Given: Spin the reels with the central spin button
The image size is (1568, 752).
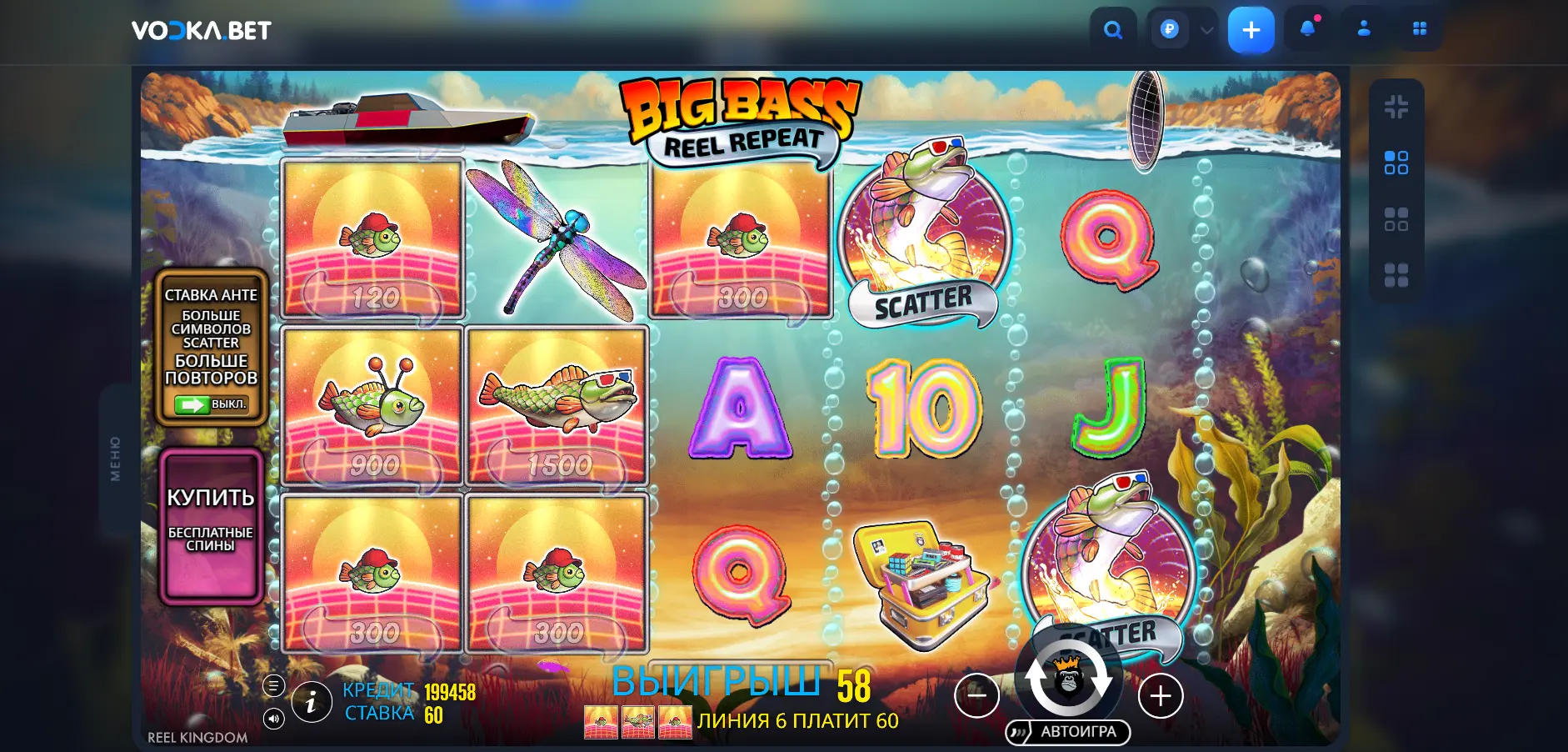Looking at the screenshot, I should click(x=1068, y=680).
